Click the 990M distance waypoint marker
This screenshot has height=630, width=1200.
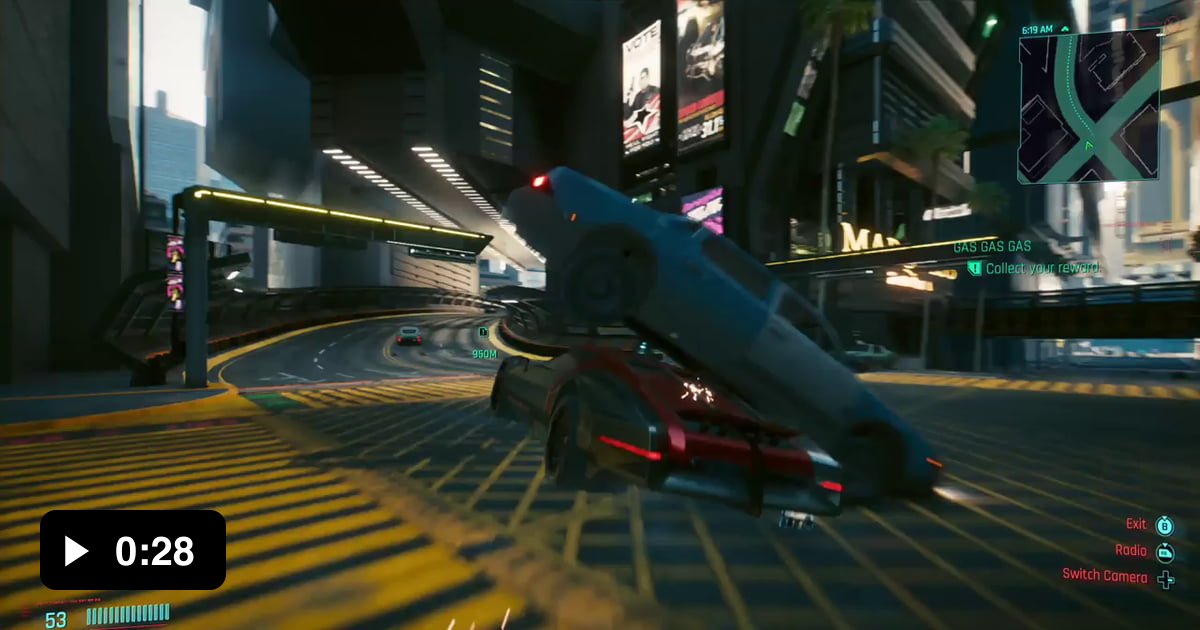click(x=484, y=343)
